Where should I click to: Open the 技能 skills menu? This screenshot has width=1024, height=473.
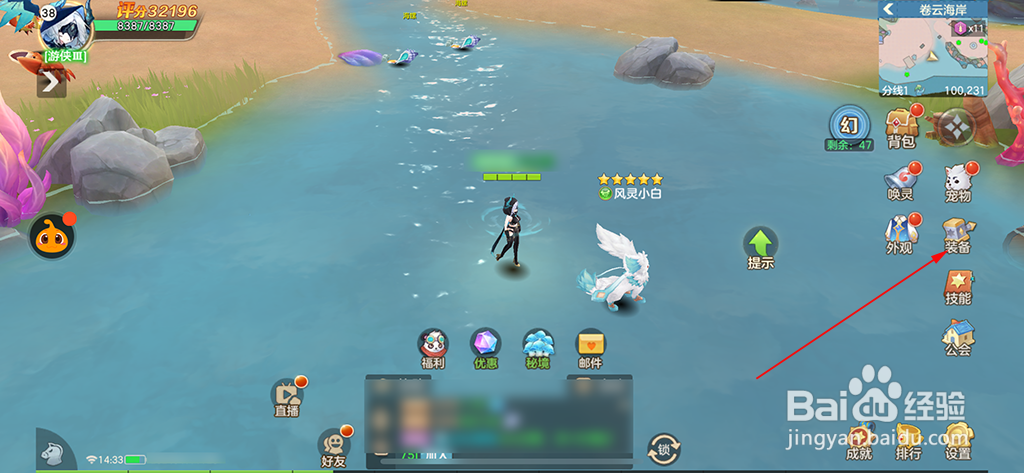958,286
